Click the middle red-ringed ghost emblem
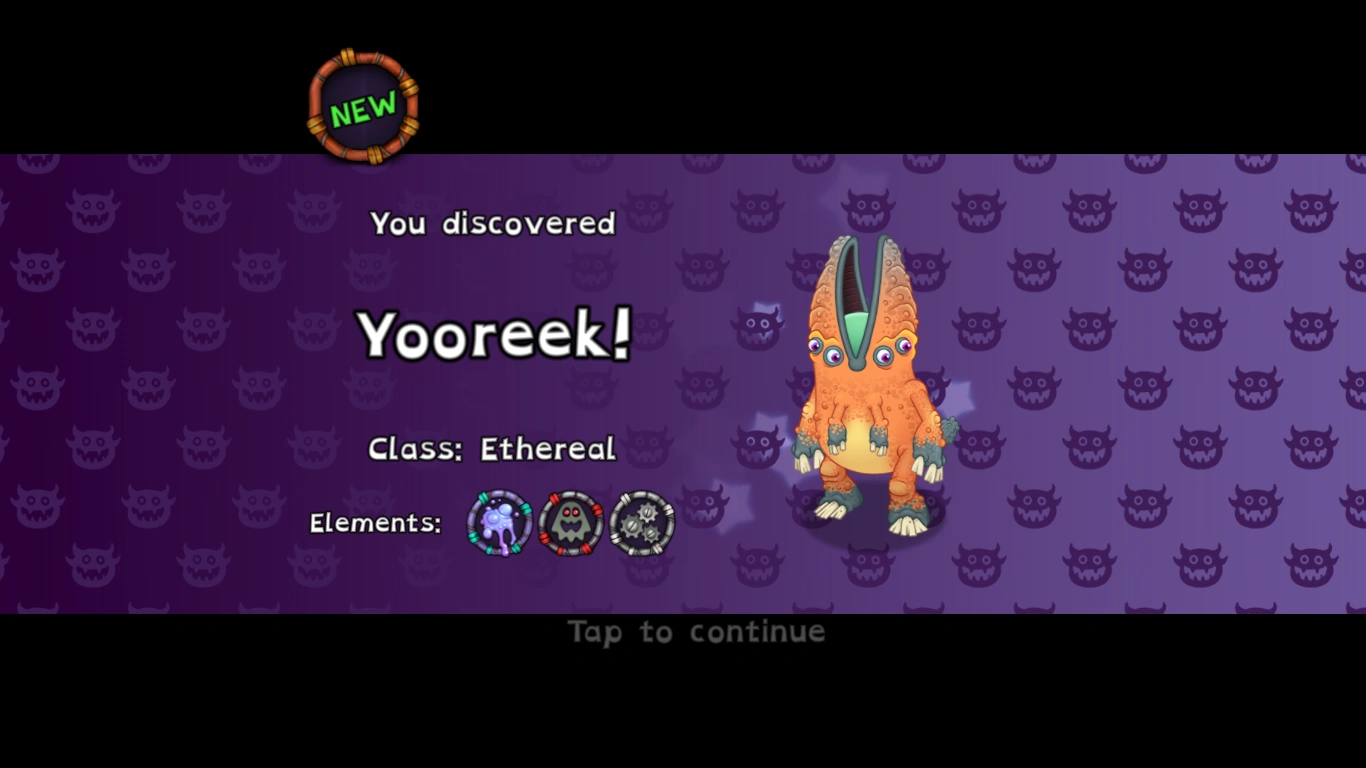1366x768 pixels. (570, 521)
